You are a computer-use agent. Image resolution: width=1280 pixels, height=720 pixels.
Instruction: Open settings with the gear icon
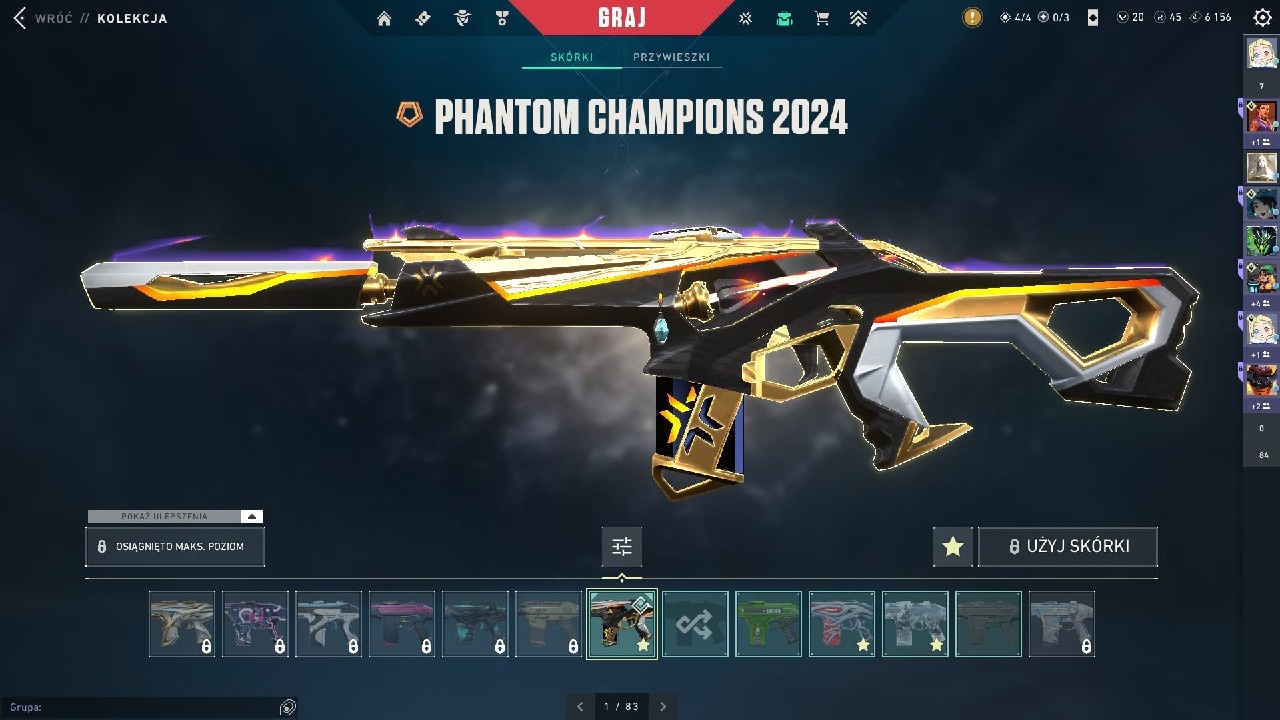point(1262,18)
